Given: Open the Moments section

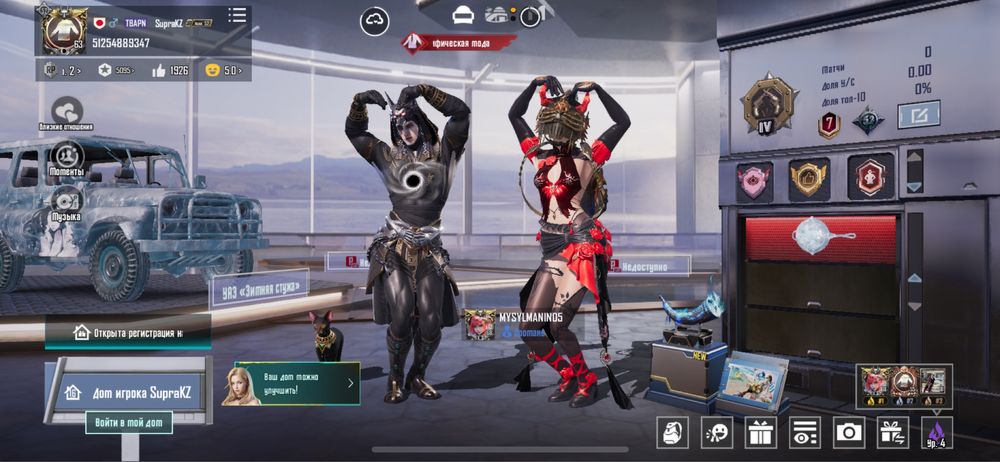Looking at the screenshot, I should coord(67,156).
